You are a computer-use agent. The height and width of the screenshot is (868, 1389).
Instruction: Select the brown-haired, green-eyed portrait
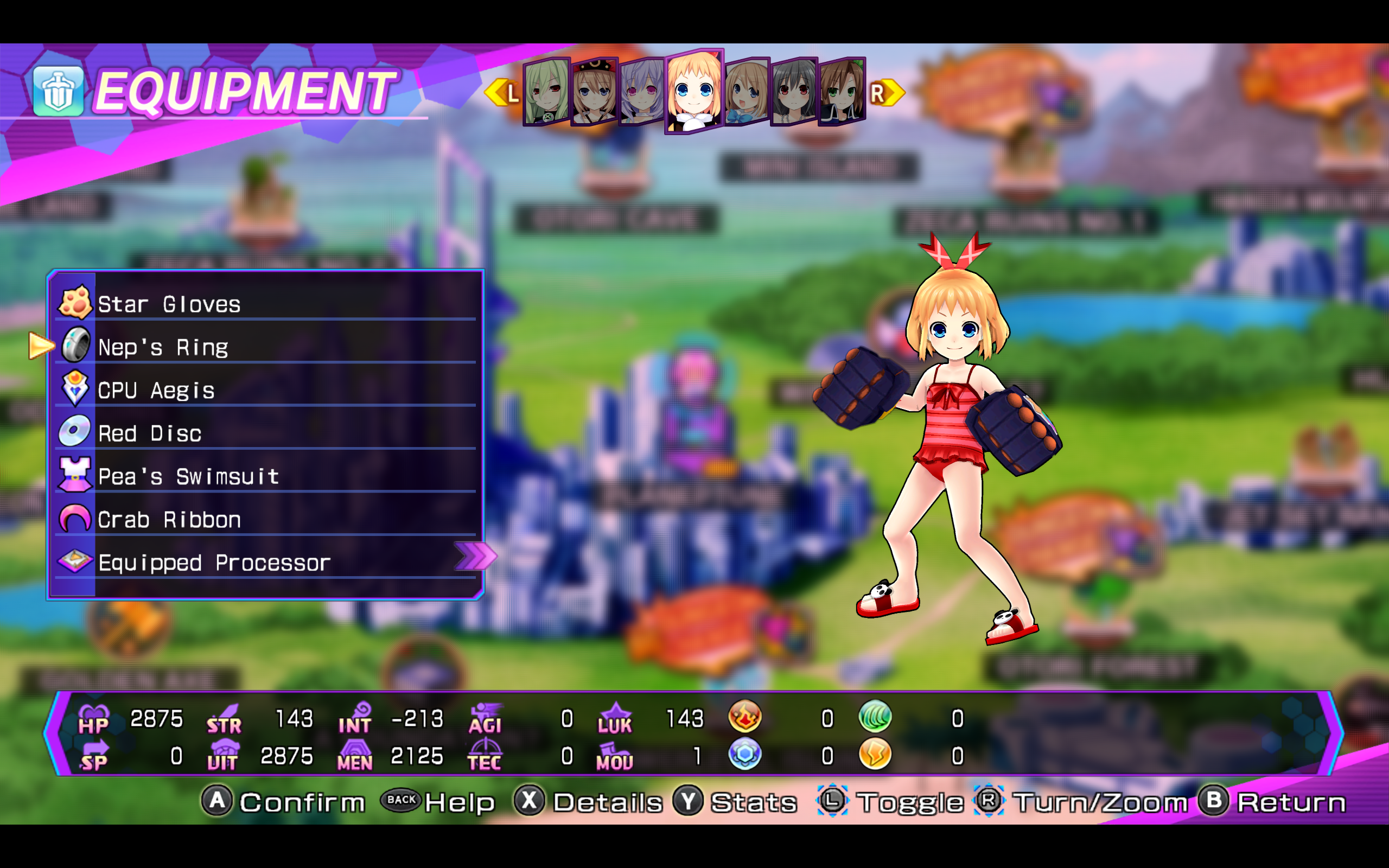point(842,92)
